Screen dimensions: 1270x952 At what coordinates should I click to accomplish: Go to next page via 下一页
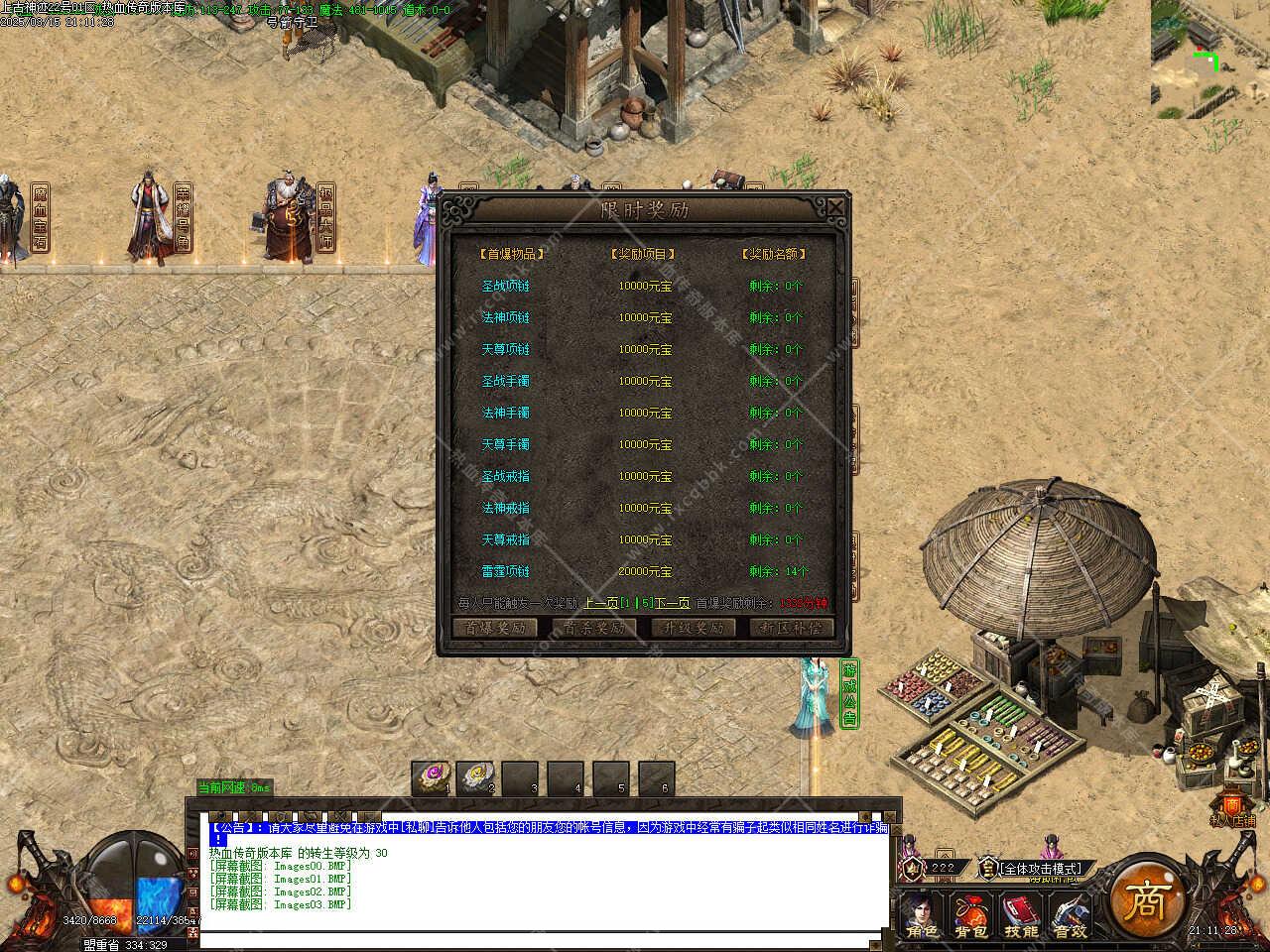pyautogui.click(x=673, y=603)
